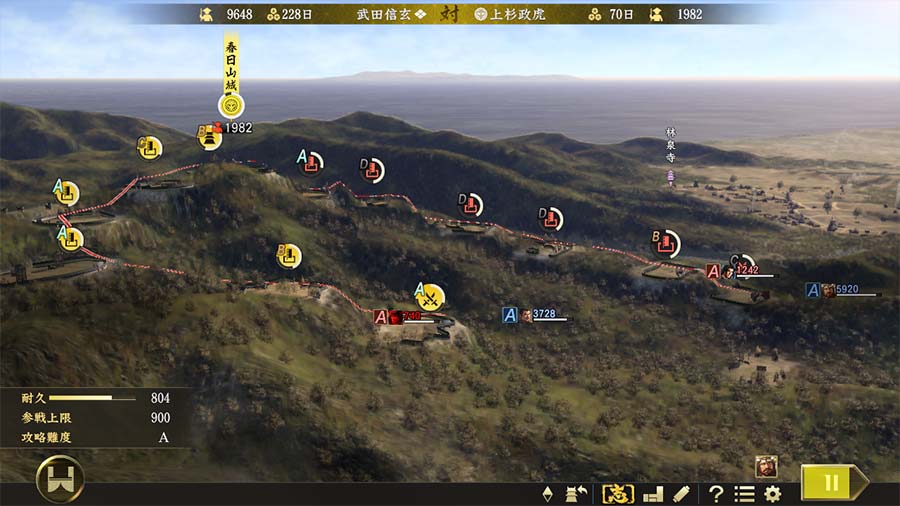Open the settings gear
The width and height of the screenshot is (900, 506).
[772, 493]
